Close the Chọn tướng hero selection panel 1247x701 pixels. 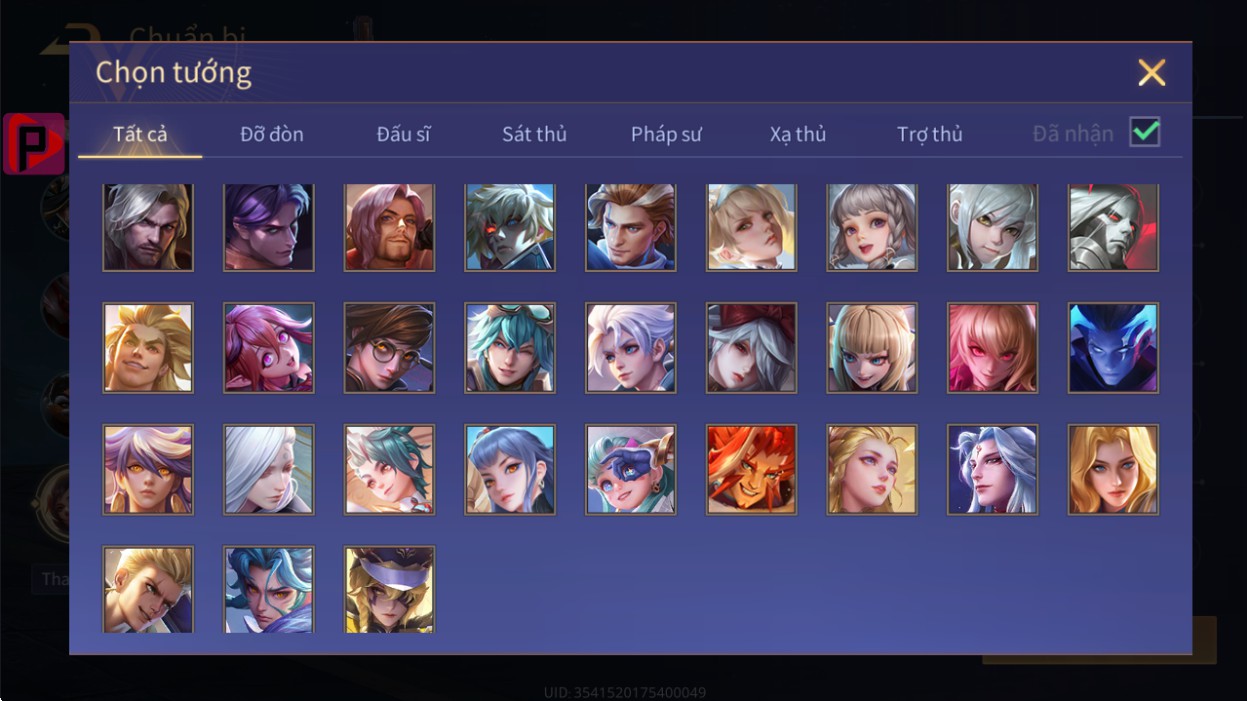(x=1152, y=73)
